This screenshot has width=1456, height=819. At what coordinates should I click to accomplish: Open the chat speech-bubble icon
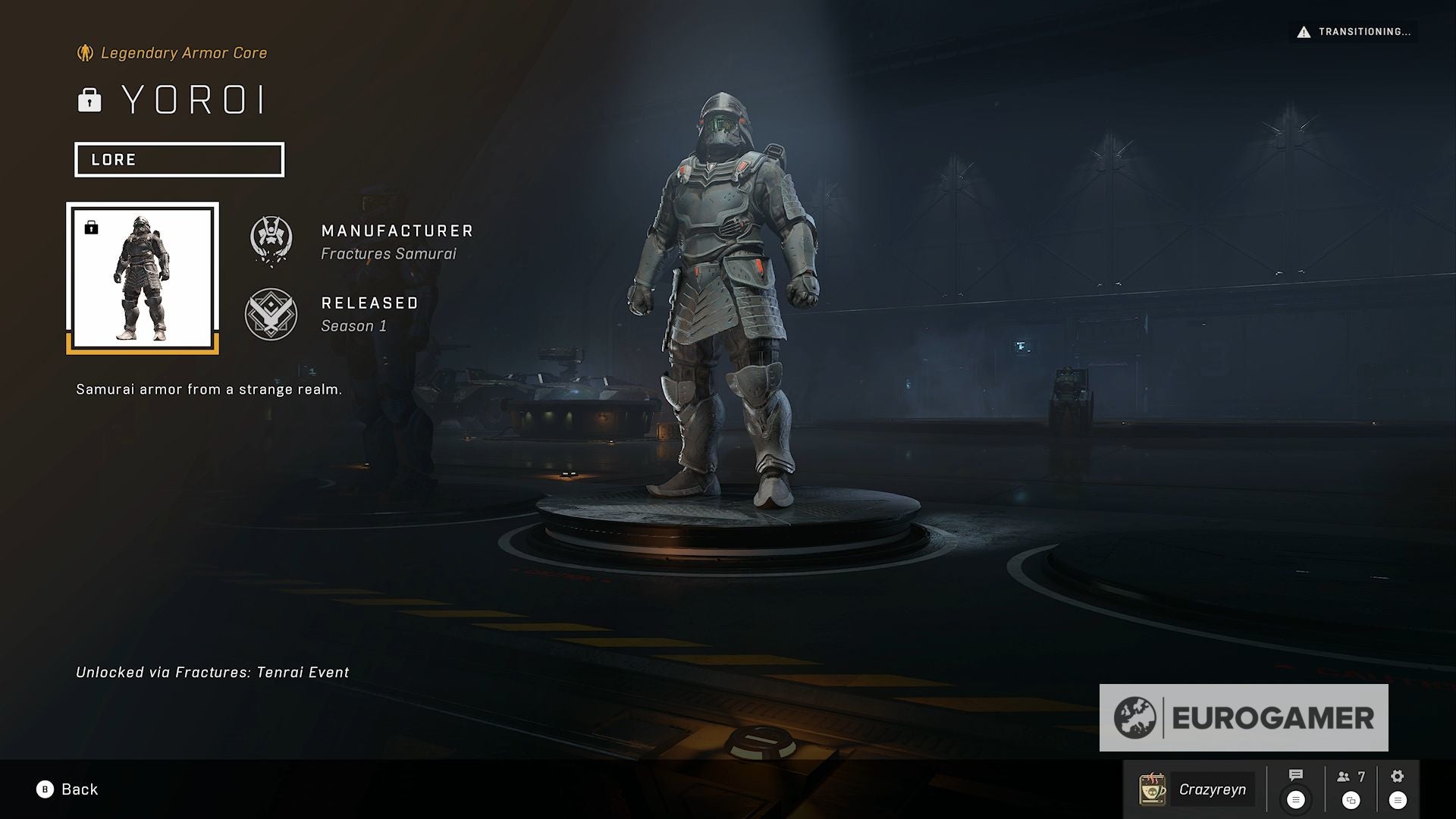(1295, 776)
